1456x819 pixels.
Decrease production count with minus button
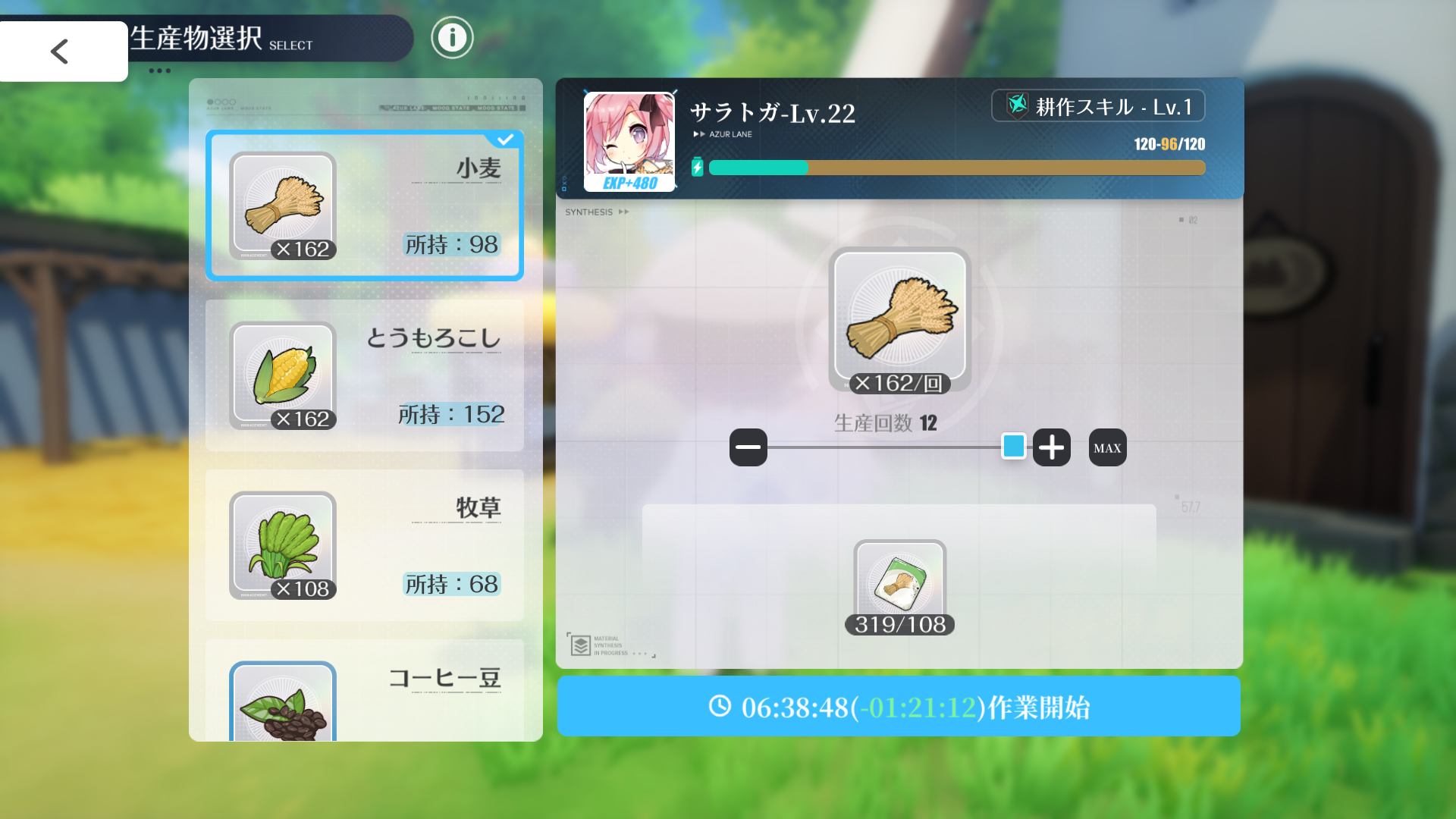748,447
